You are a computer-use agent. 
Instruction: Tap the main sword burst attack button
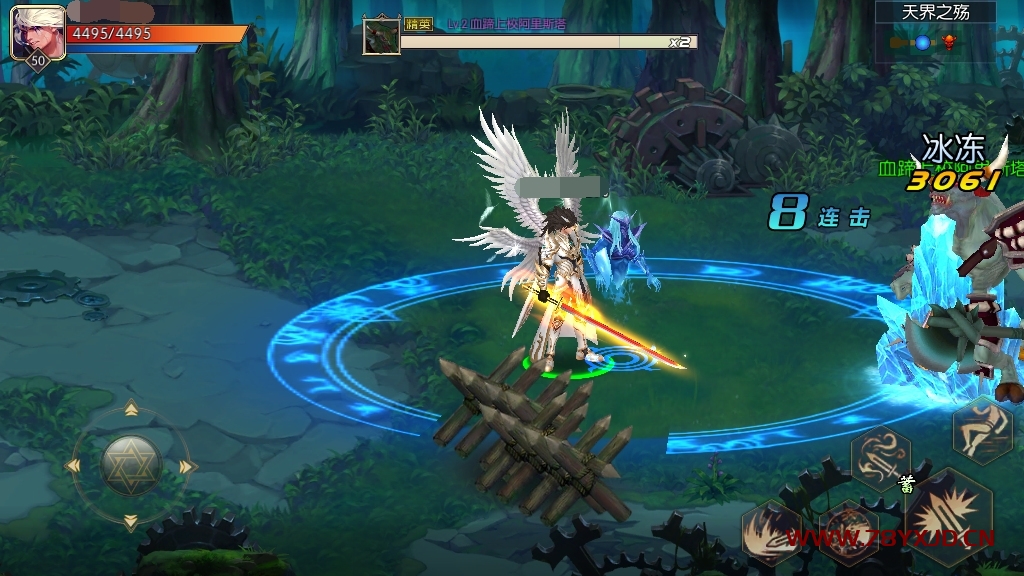pyautogui.click(x=948, y=518)
